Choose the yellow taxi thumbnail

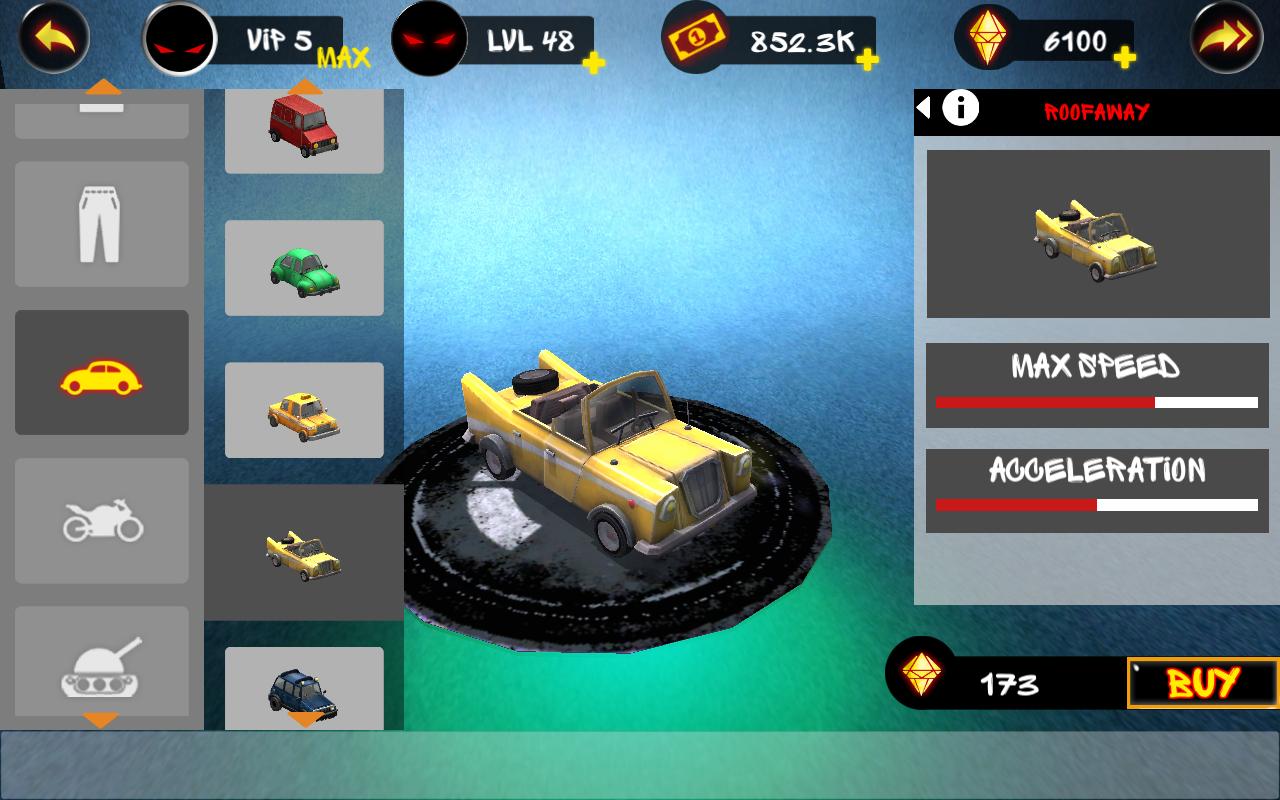click(x=304, y=410)
